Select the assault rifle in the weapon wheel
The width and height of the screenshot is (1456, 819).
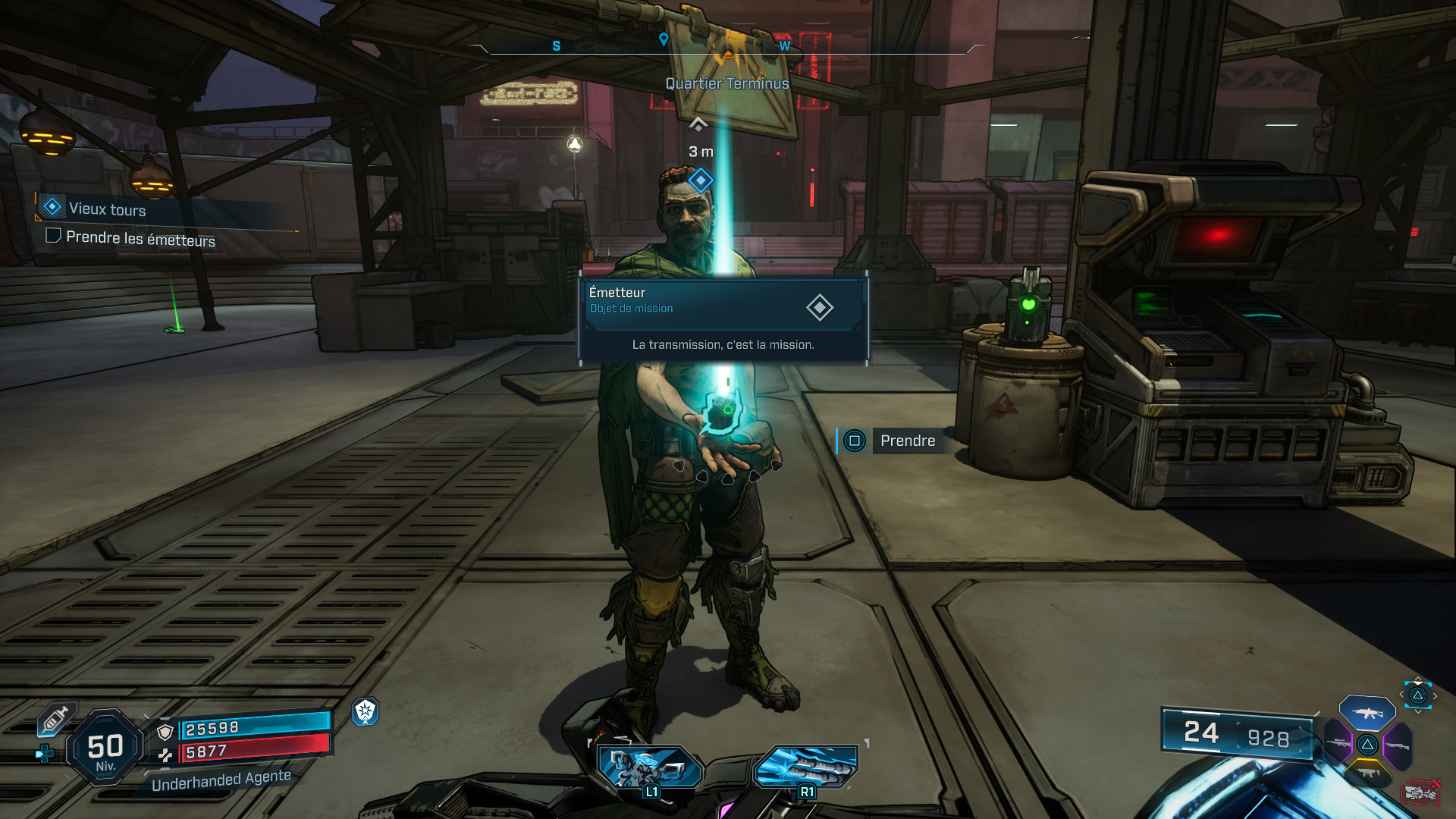pyautogui.click(x=1367, y=714)
